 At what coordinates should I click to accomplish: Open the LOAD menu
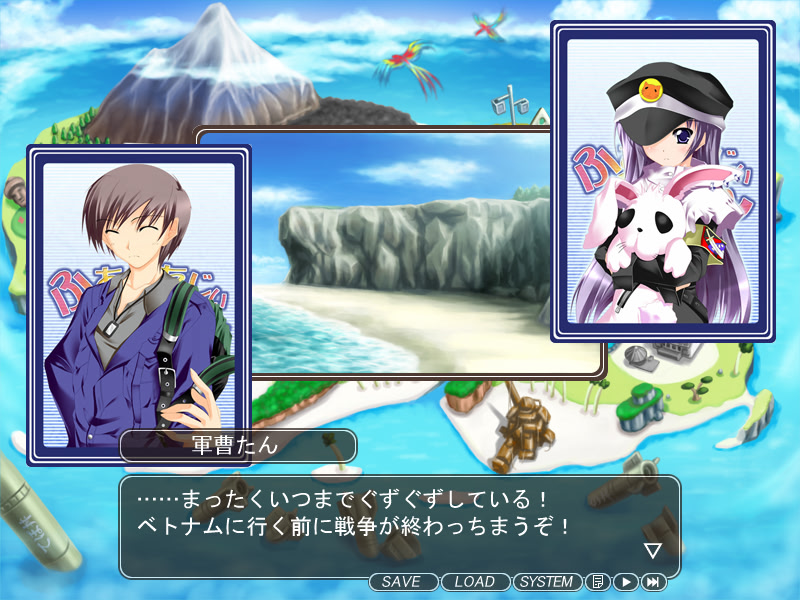coord(475,582)
